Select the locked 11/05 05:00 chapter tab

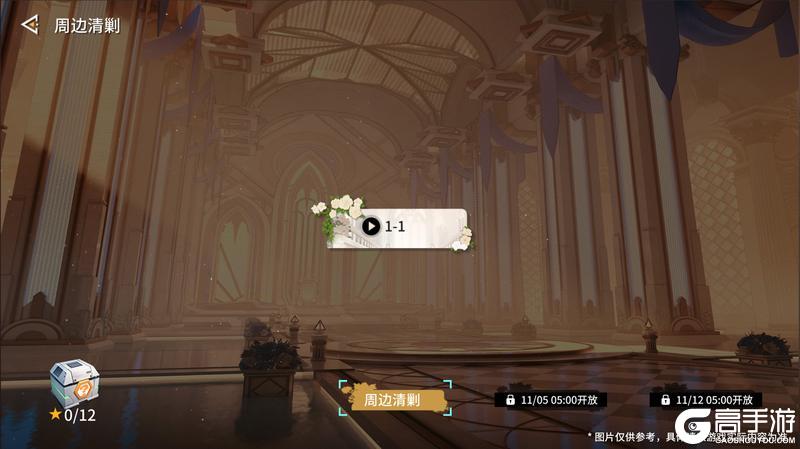click(x=552, y=399)
